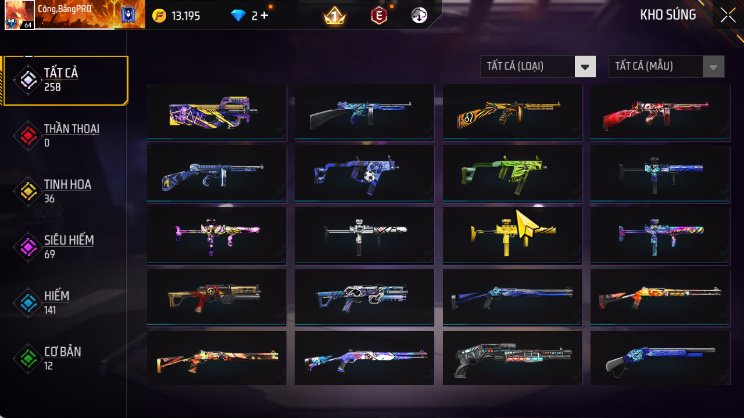
Task: Select the purple and yellow P90 skin
Action: pyautogui.click(x=216, y=111)
